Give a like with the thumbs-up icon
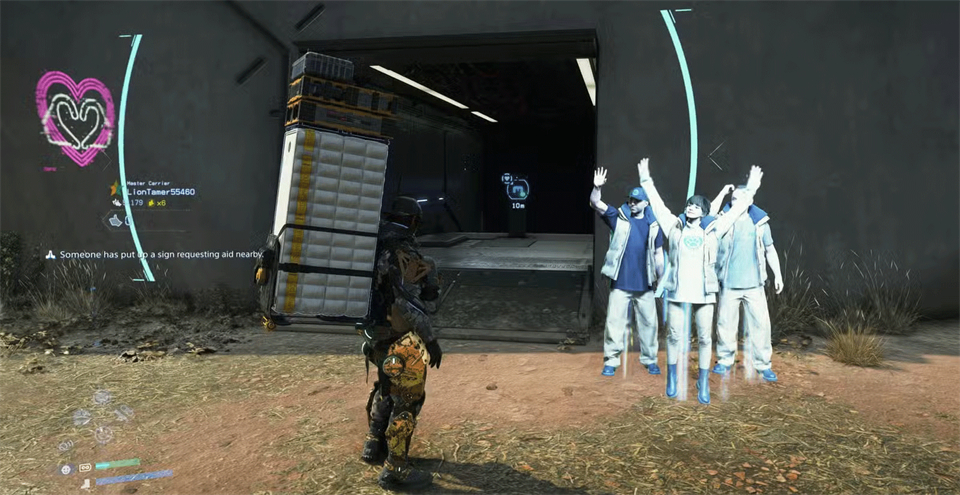 [x=115, y=220]
